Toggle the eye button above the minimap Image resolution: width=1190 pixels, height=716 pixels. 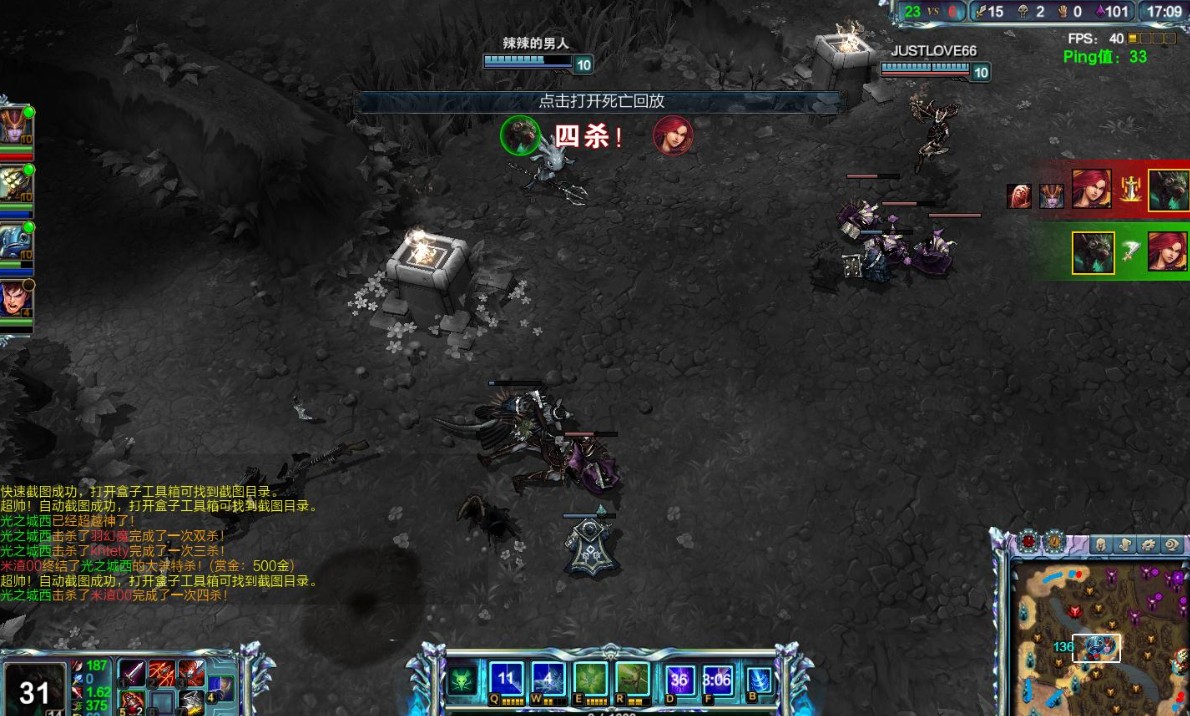(1172, 545)
